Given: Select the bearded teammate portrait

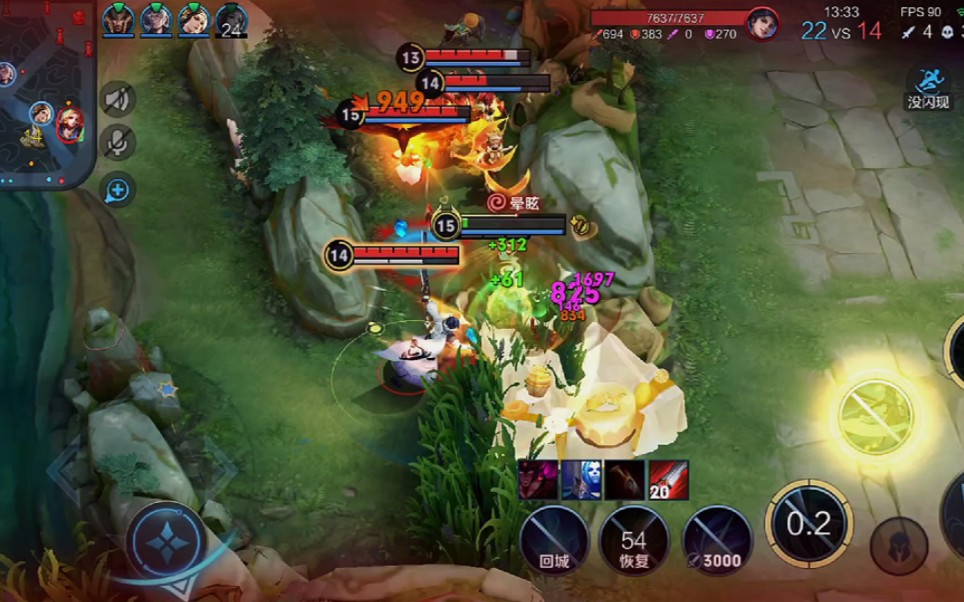Looking at the screenshot, I should pos(118,19).
